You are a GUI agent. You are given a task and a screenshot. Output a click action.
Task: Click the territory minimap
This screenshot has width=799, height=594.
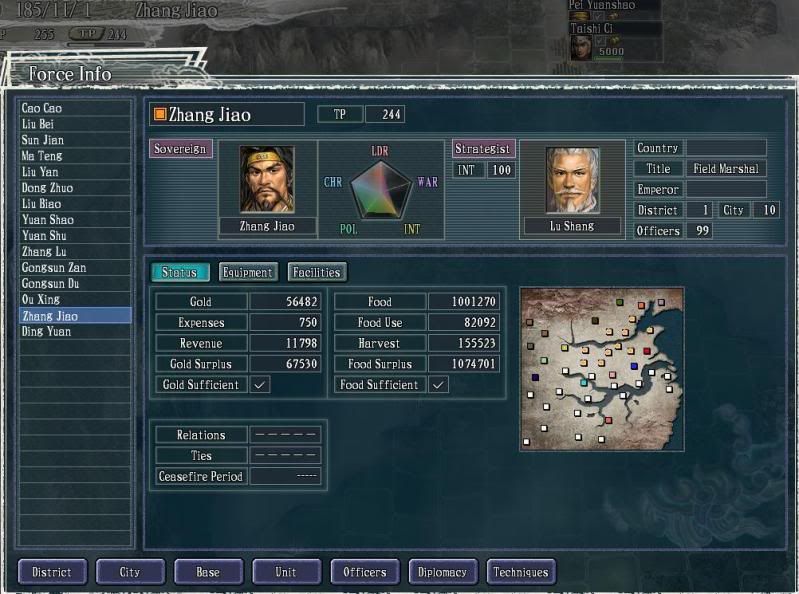[601, 368]
